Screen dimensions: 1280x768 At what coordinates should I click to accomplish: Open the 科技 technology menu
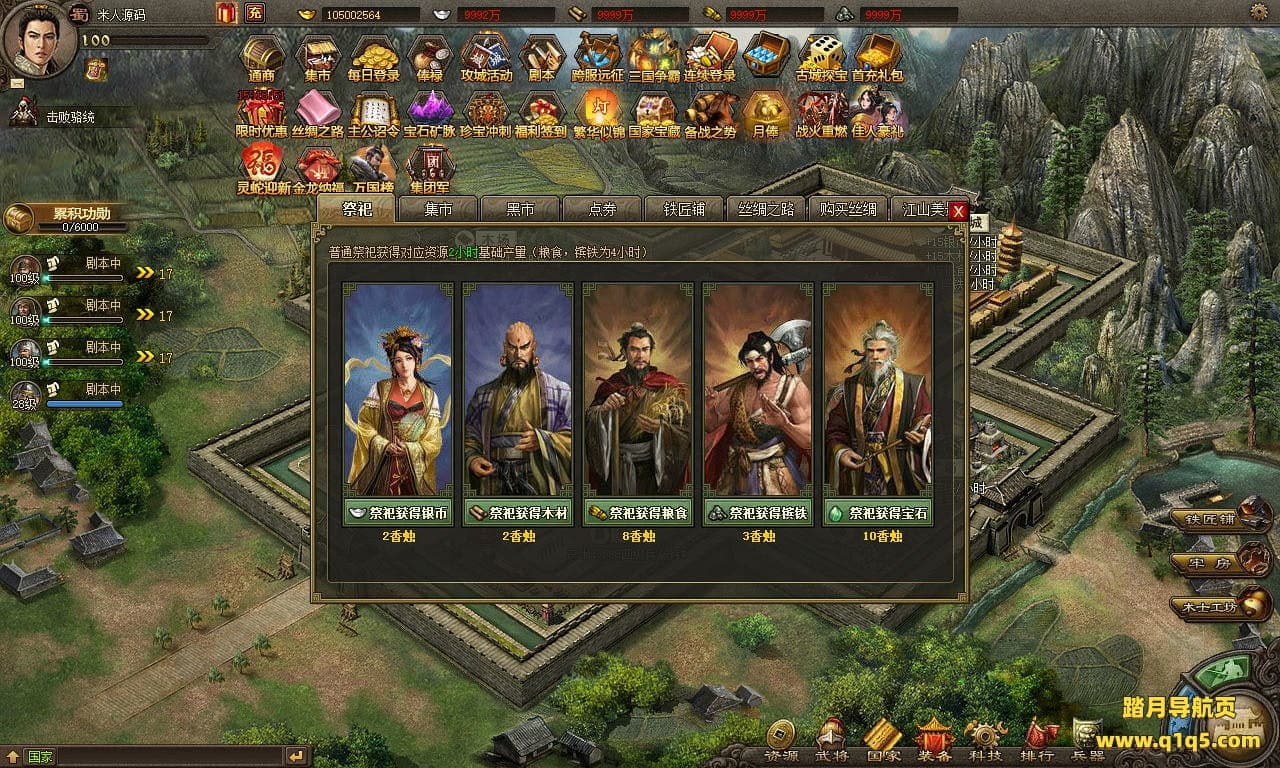[984, 741]
